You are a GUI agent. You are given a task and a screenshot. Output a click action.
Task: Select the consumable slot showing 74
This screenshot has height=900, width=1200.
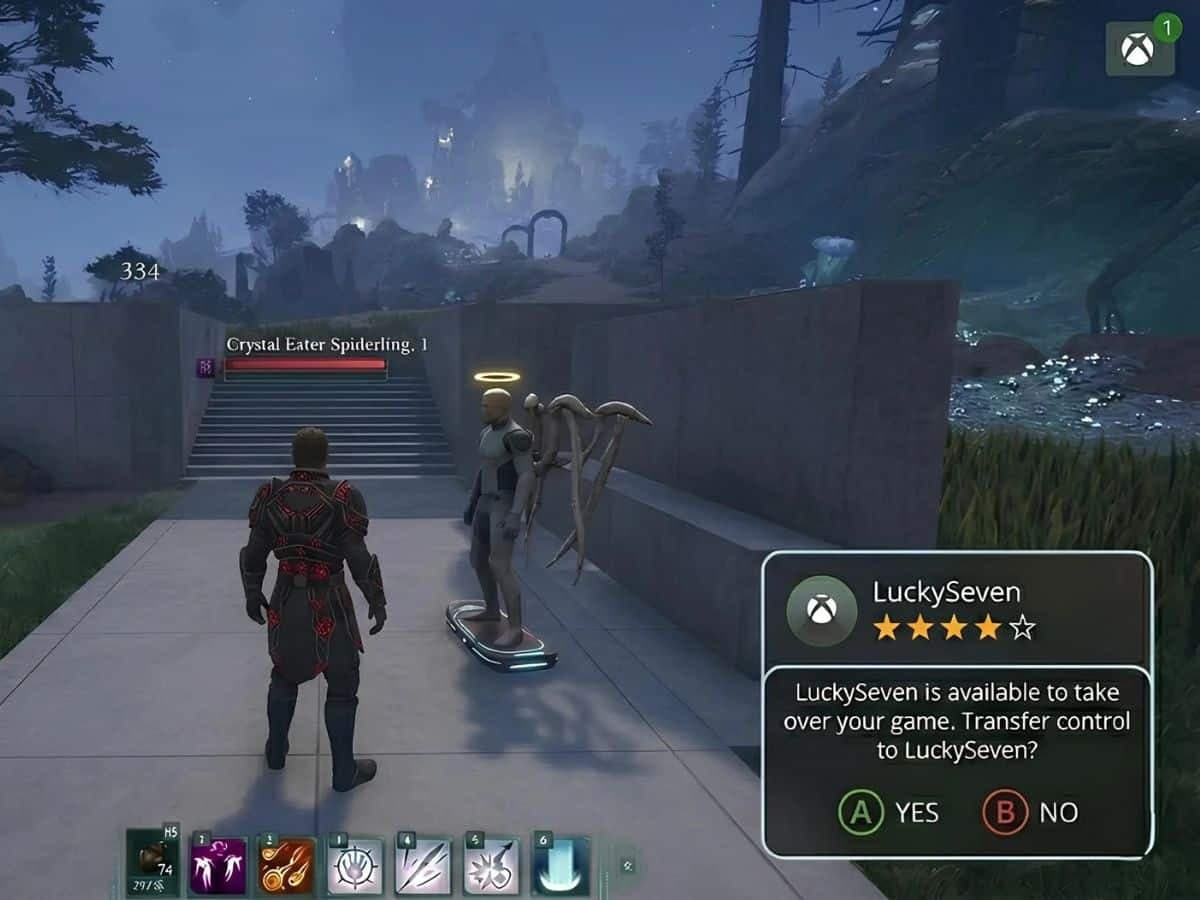tap(153, 863)
